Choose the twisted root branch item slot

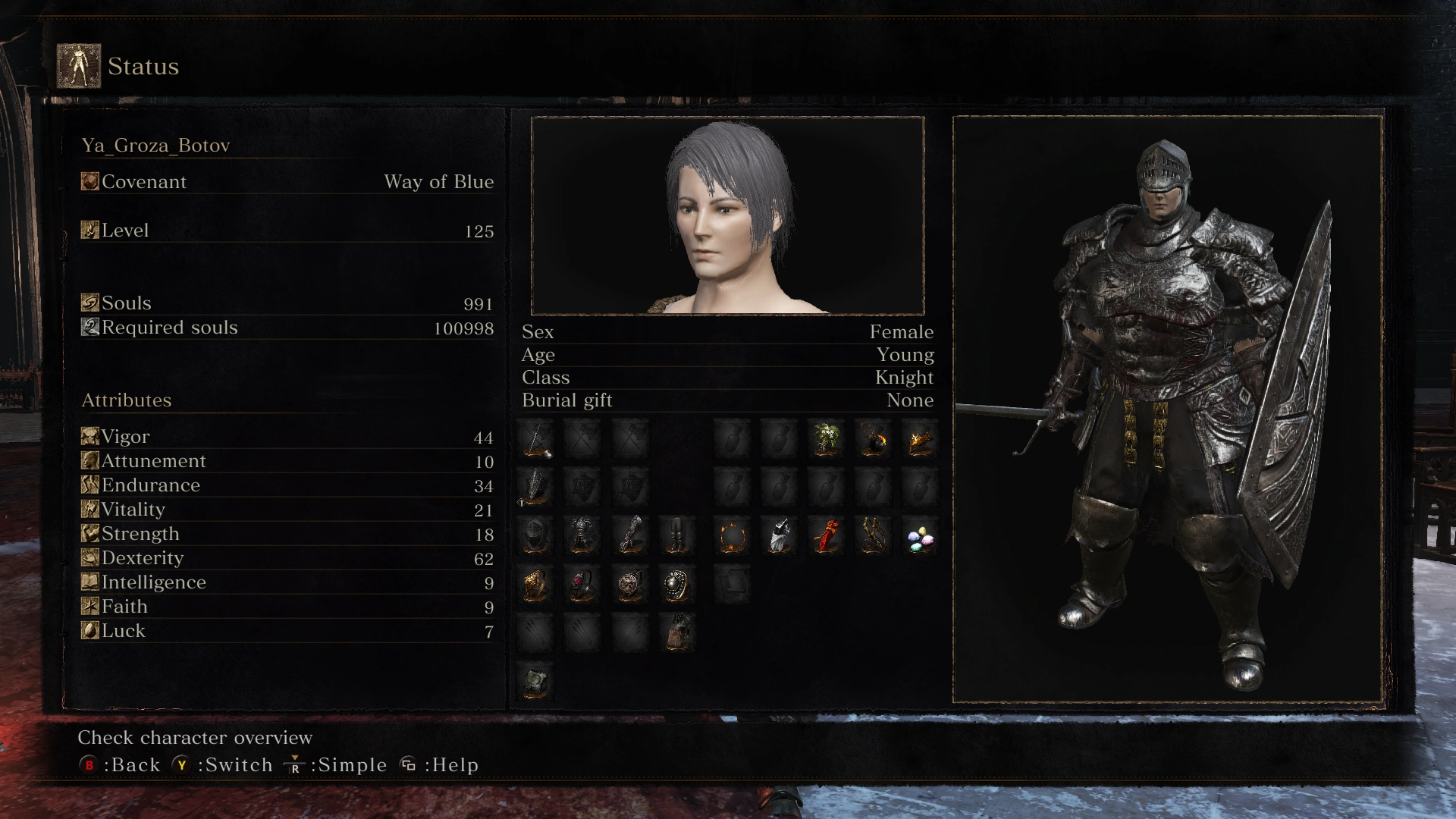(873, 536)
